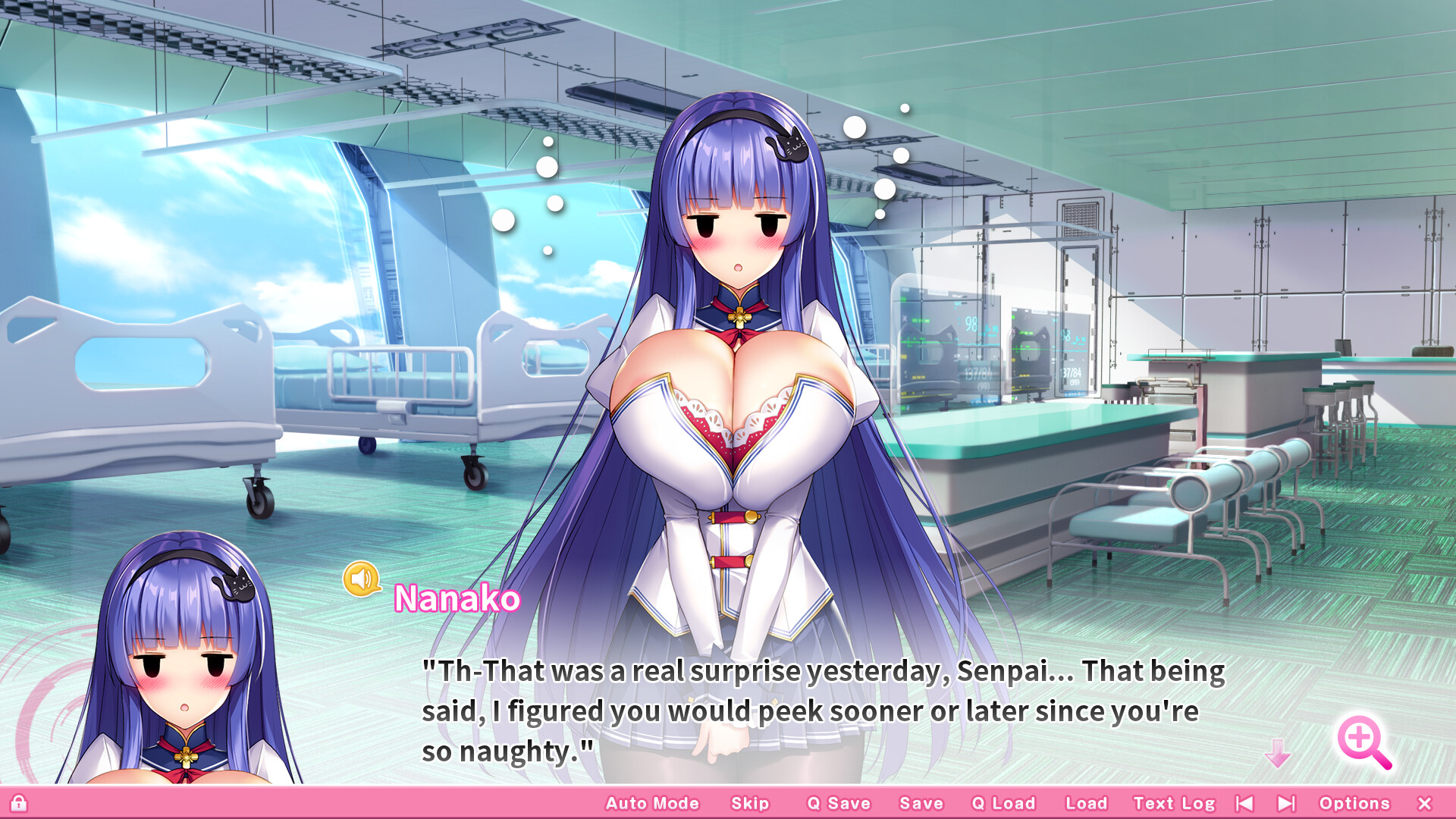The image size is (1456, 819).
Task: Enable Auto Mode playback
Action: coord(653,803)
